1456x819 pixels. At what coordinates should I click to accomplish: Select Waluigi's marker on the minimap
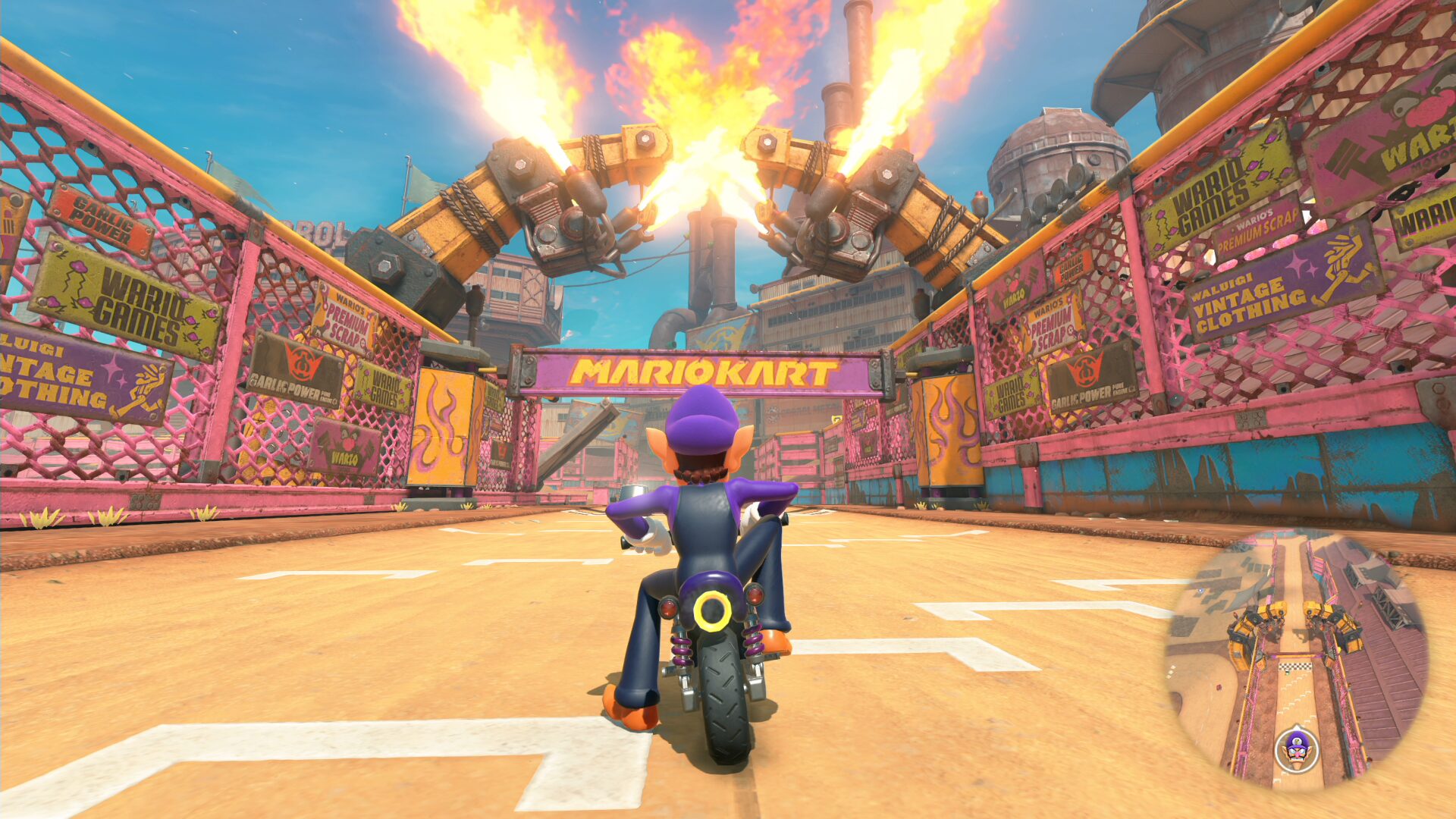[1297, 749]
